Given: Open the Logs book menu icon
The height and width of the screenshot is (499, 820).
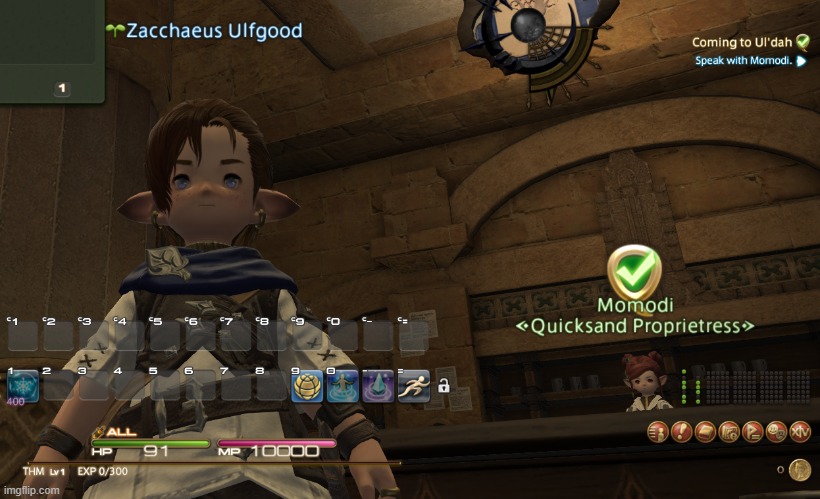Looking at the screenshot, I should (705, 431).
